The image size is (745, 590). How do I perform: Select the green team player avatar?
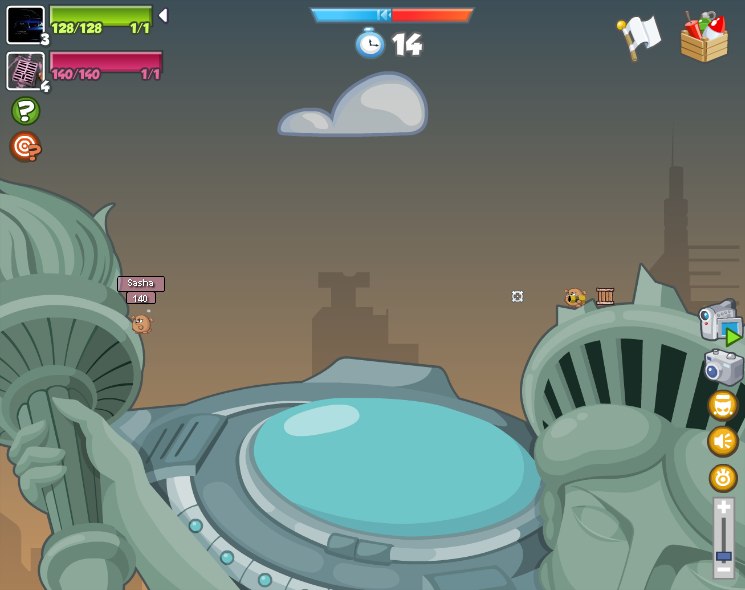[x=25, y=24]
